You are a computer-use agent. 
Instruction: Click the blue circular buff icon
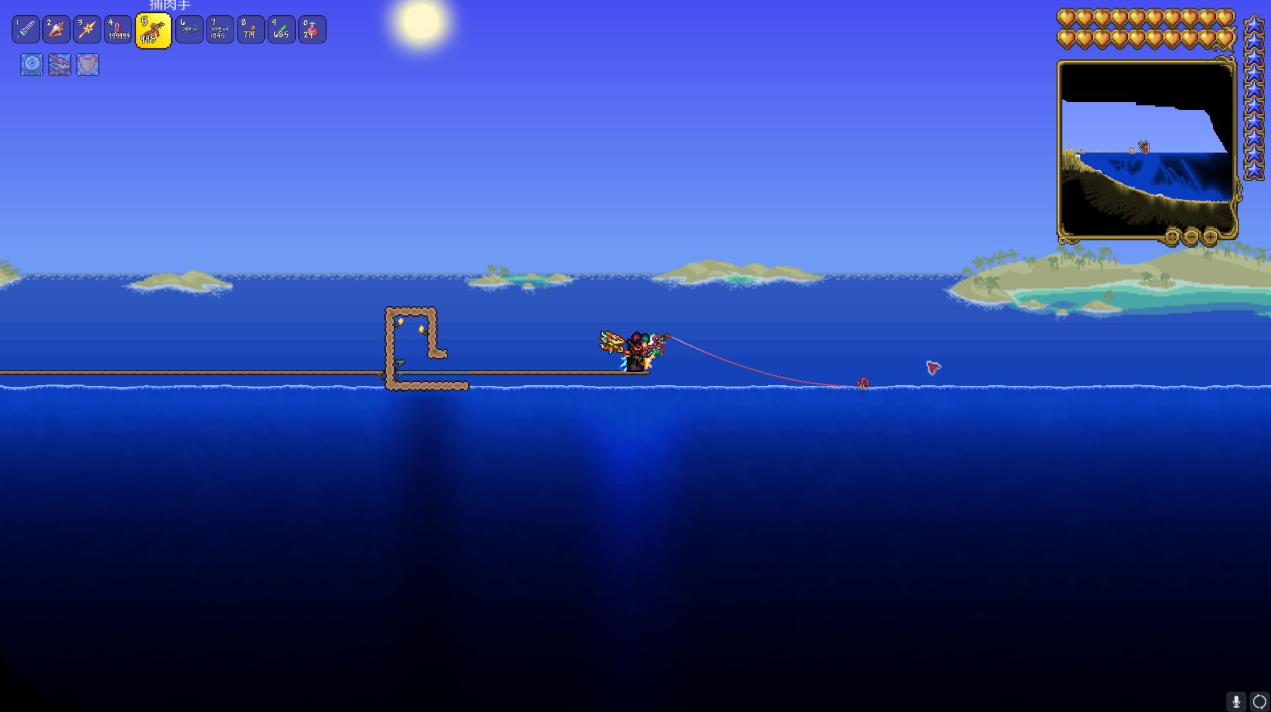coord(32,65)
